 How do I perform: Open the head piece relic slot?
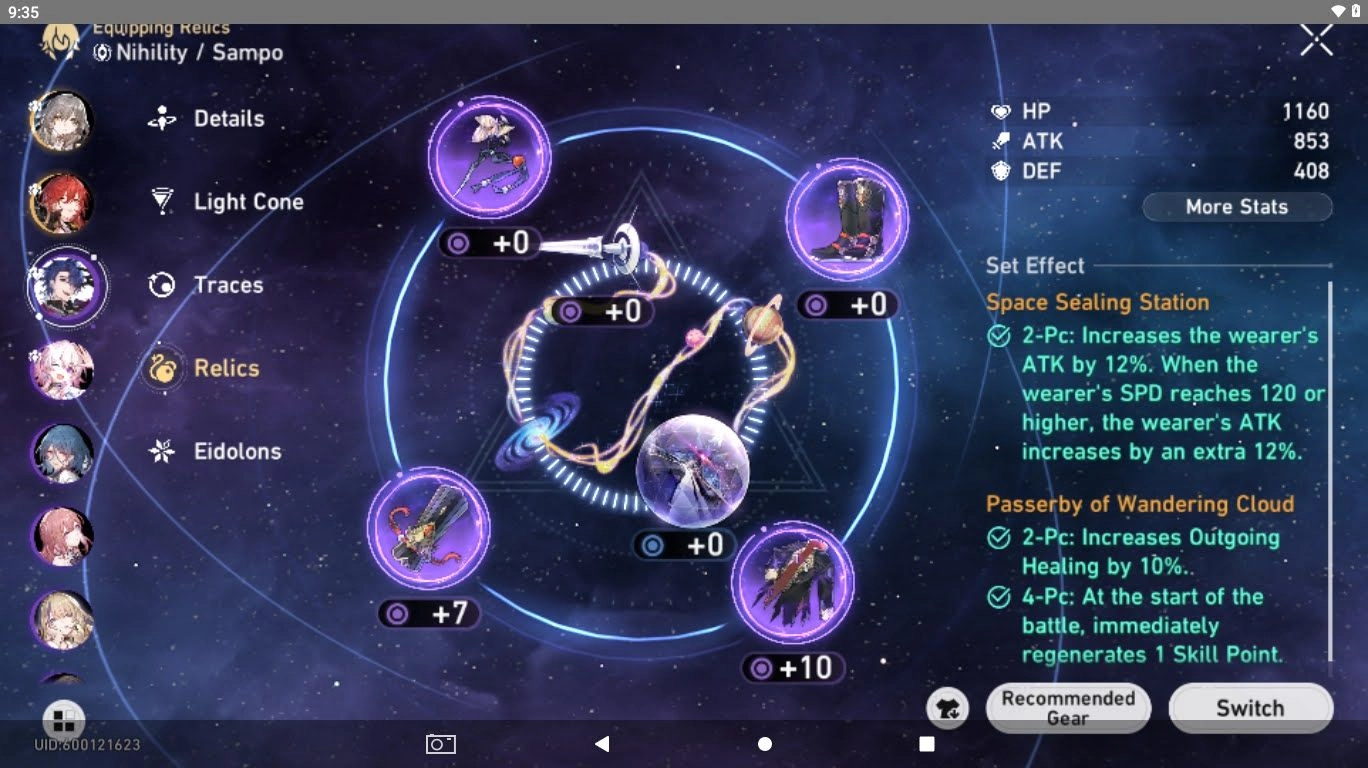coord(489,158)
